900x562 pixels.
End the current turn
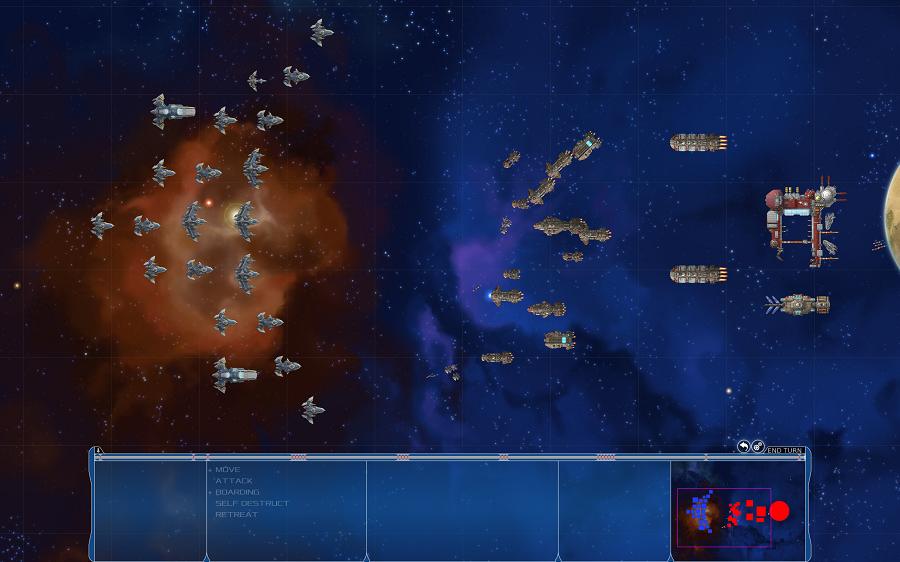(x=785, y=450)
